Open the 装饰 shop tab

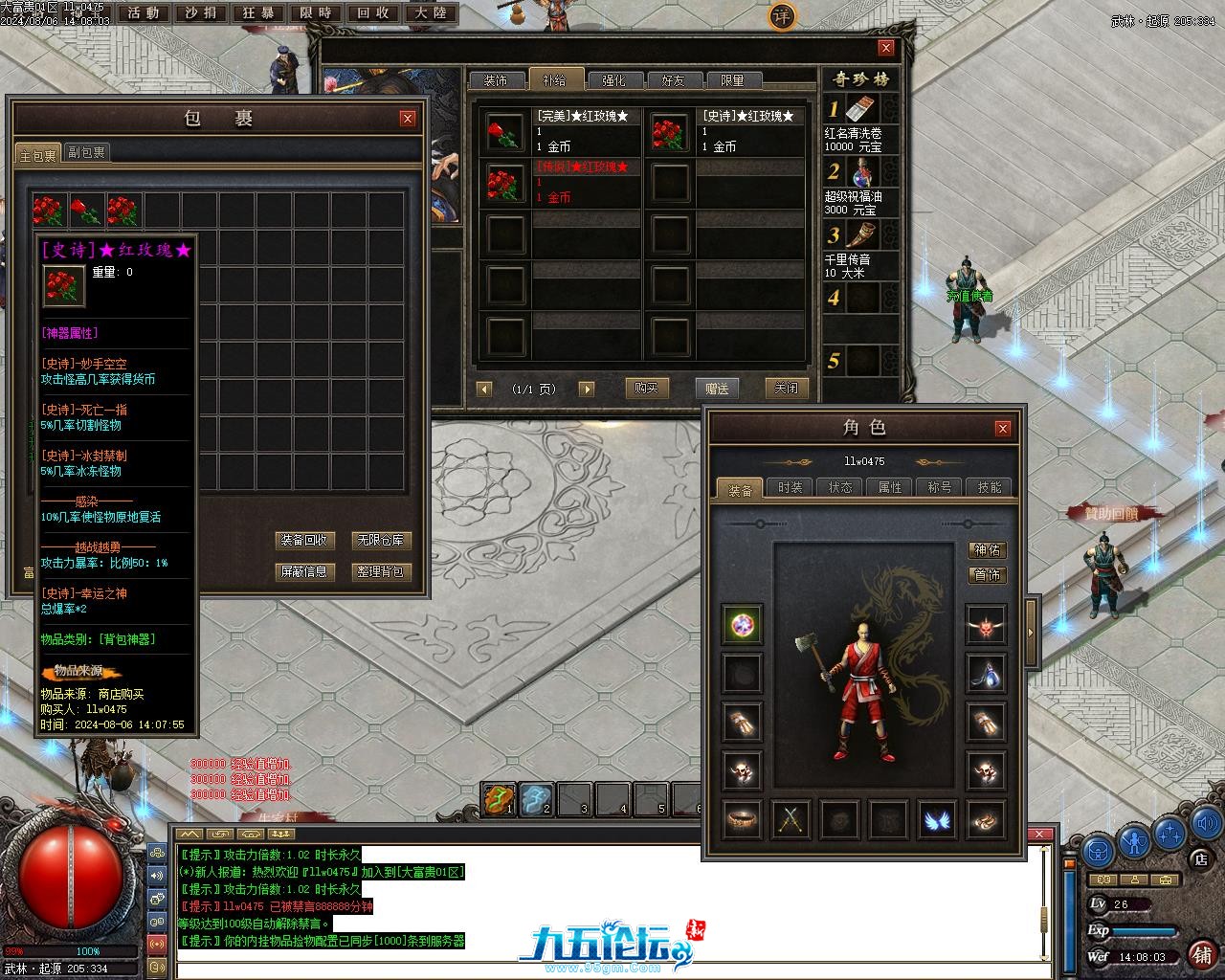point(496,80)
